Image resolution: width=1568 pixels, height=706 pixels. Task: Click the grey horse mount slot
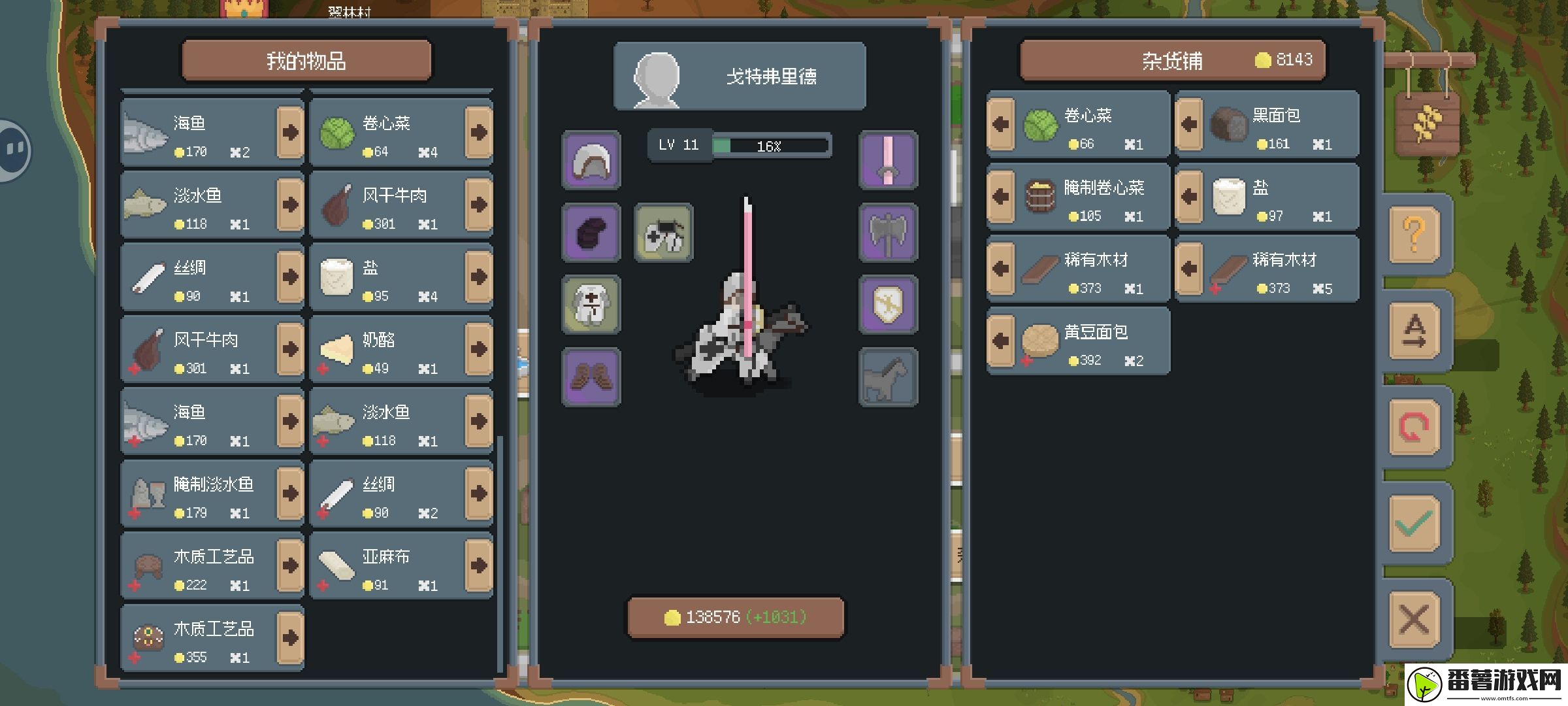pos(888,377)
